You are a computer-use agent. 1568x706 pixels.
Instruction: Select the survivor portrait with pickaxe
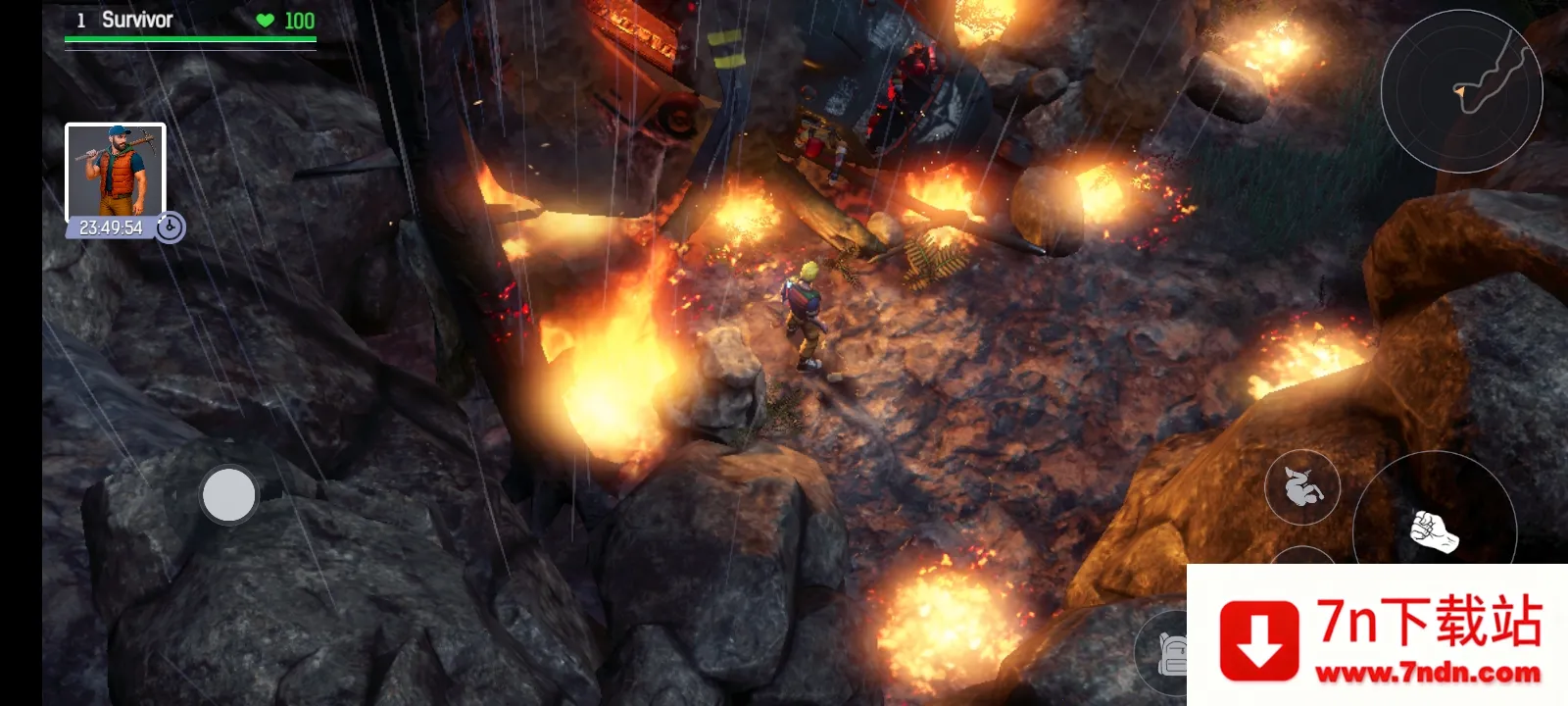tap(115, 171)
